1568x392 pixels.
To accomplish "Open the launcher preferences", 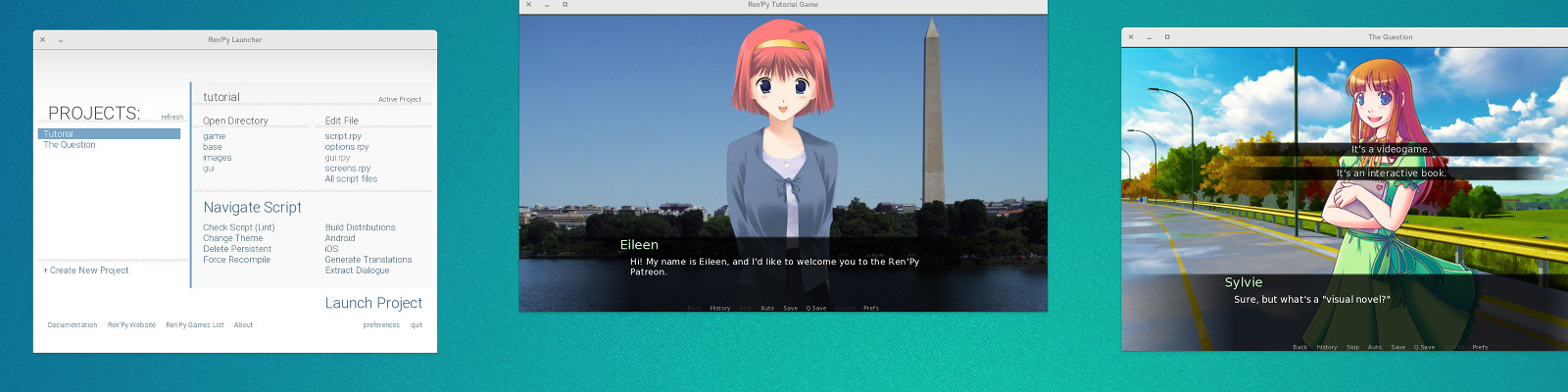I will (381, 325).
